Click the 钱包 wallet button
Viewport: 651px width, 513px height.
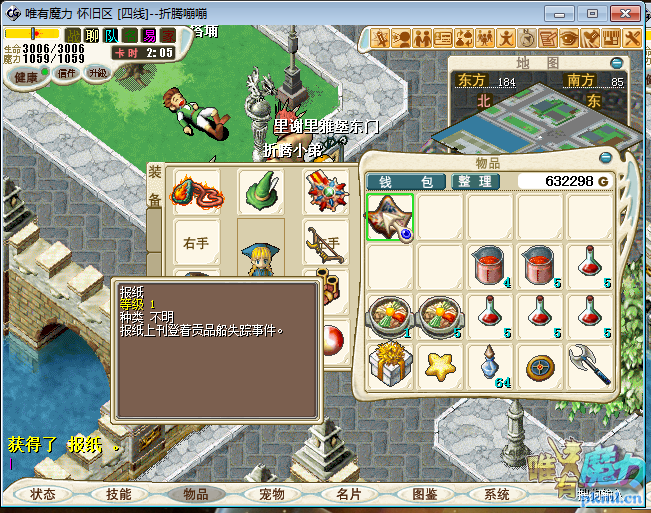[404, 181]
